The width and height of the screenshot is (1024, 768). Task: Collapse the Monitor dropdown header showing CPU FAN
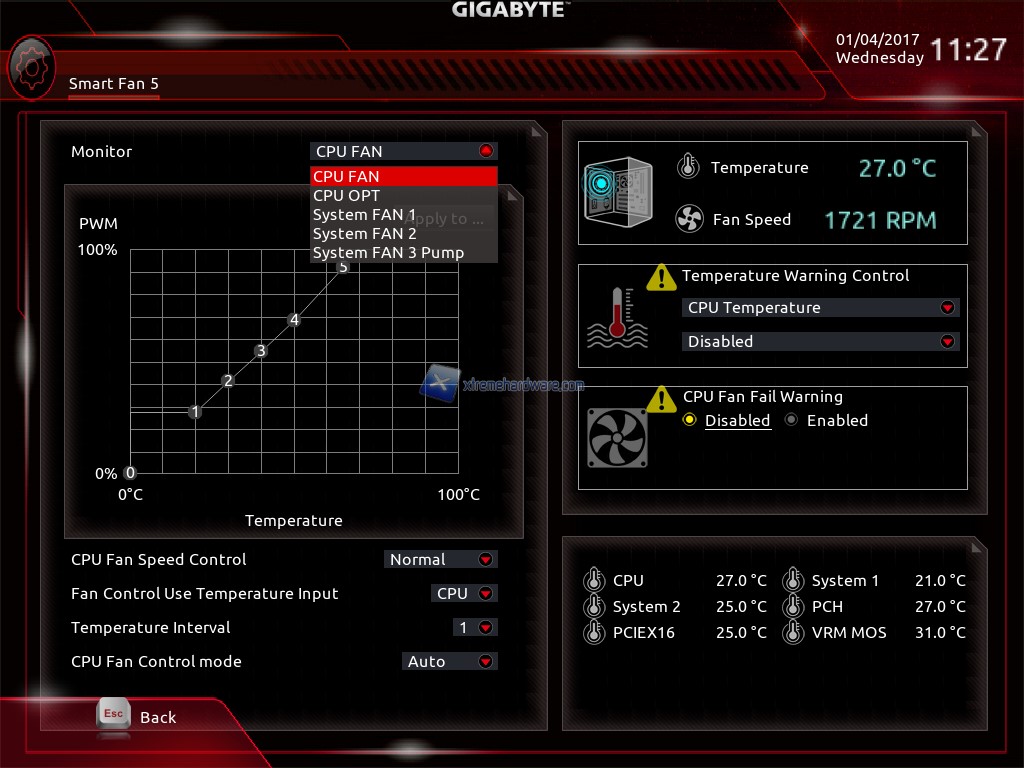click(404, 152)
